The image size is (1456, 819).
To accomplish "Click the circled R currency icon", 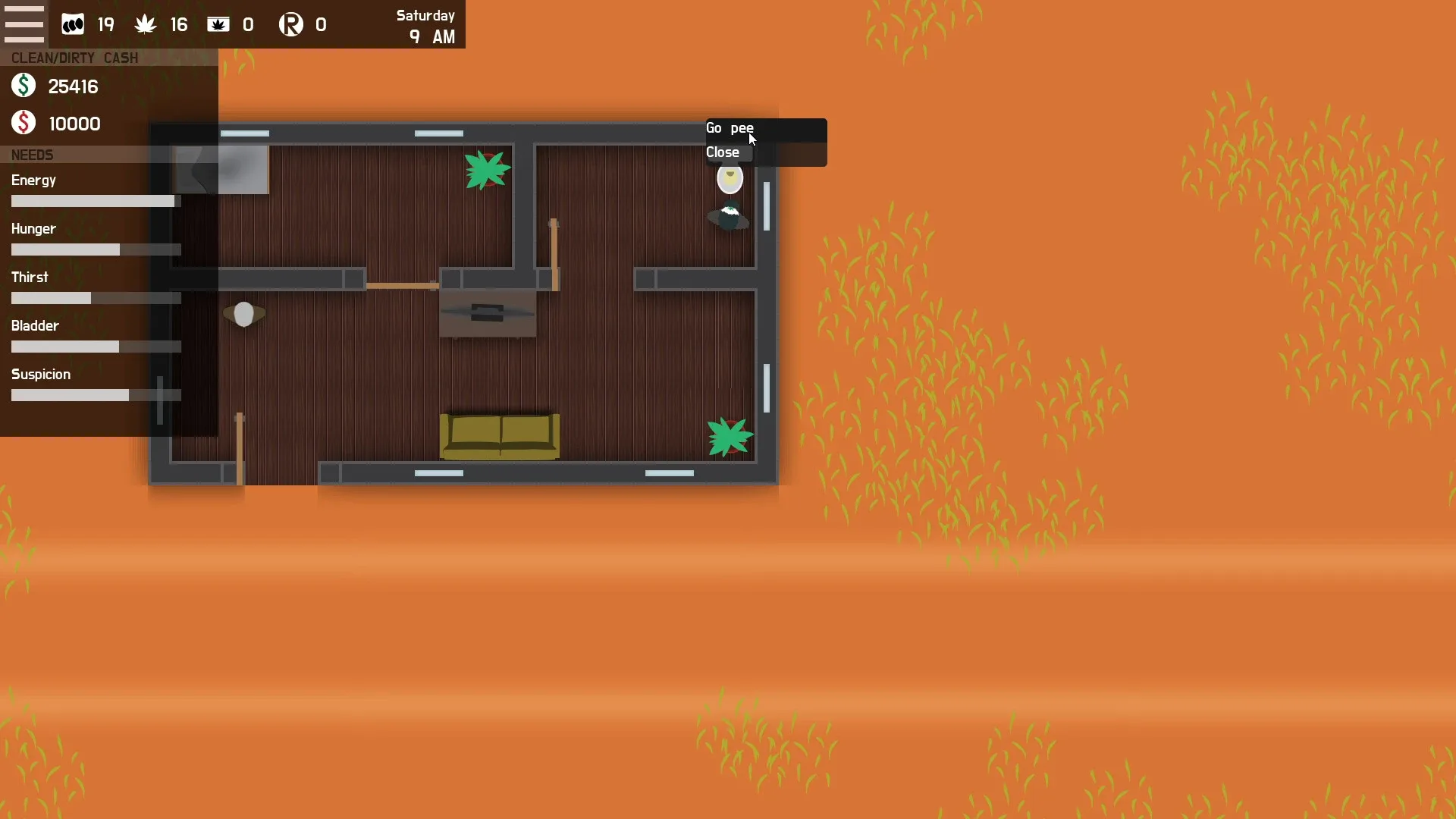I will pyautogui.click(x=290, y=24).
